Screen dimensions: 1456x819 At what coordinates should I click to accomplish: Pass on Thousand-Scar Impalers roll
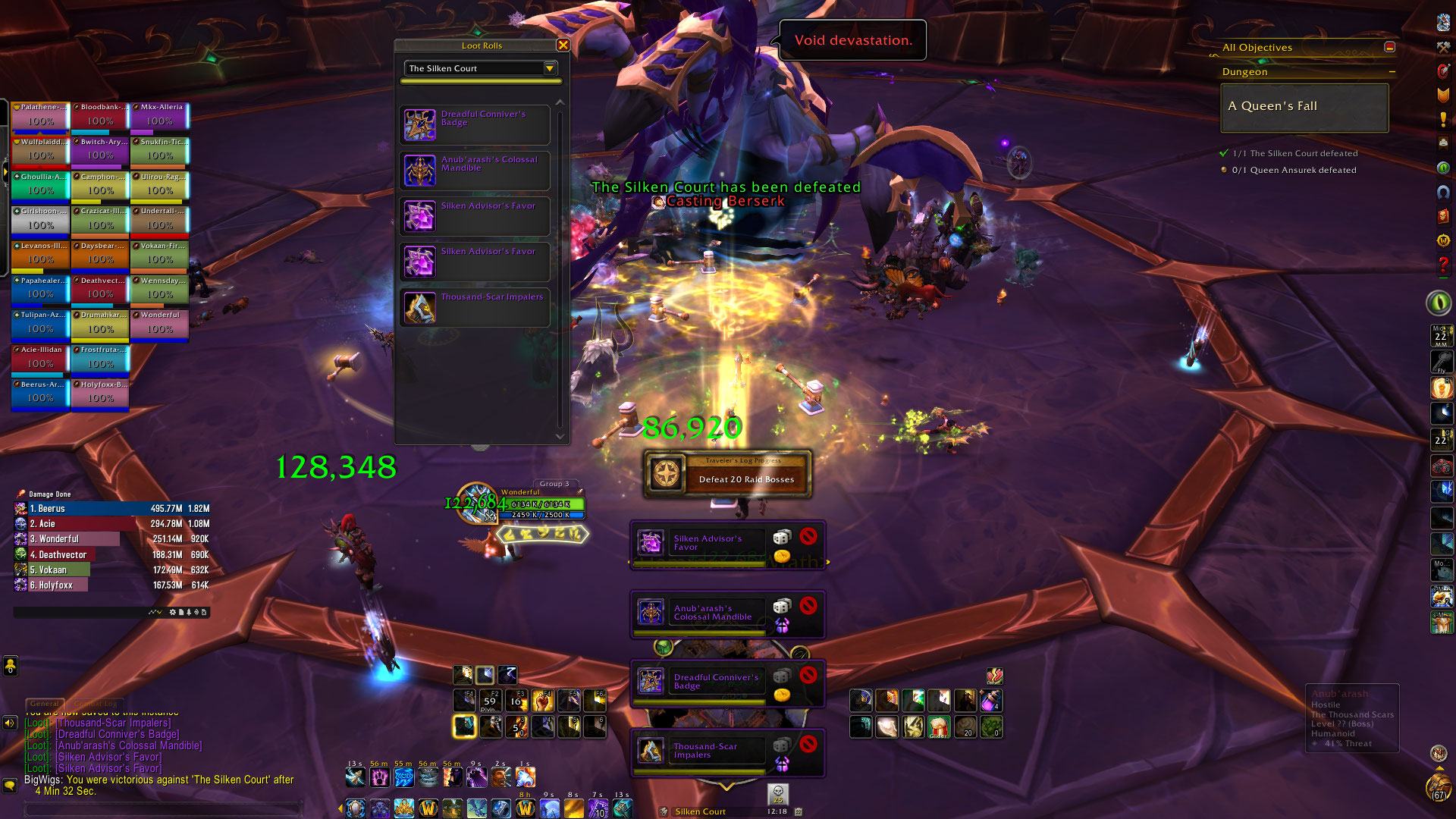tap(808, 743)
